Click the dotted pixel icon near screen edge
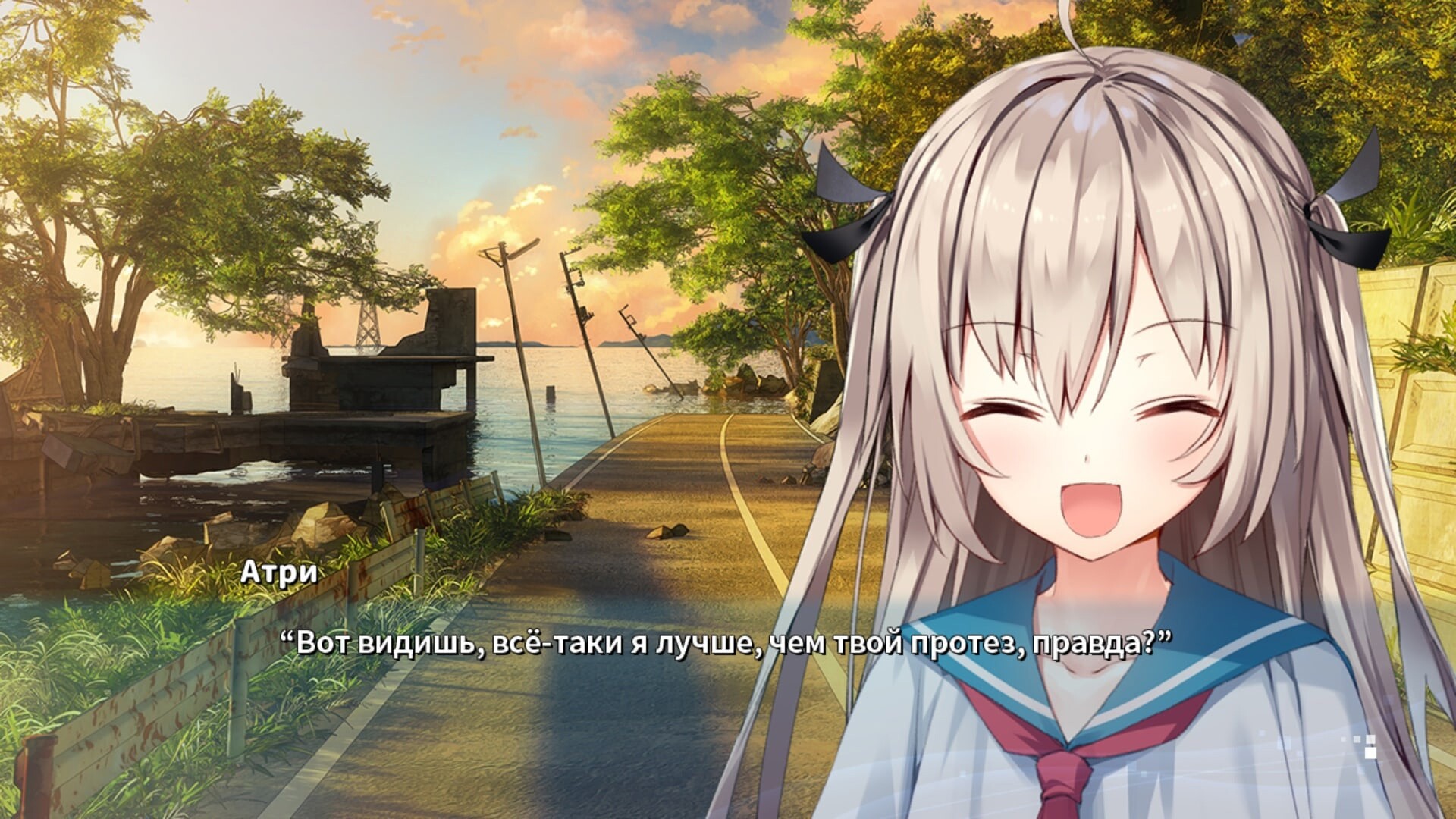The height and width of the screenshot is (819, 1456). 1370,739
